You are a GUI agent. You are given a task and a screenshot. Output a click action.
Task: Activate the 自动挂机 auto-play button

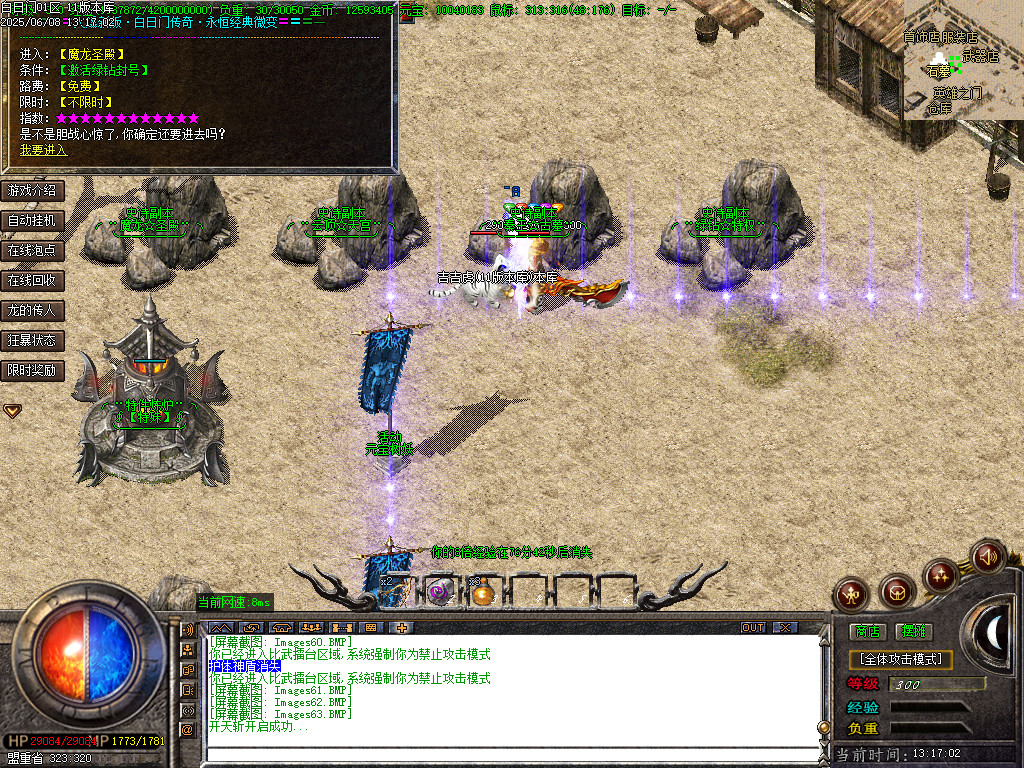[x=32, y=220]
